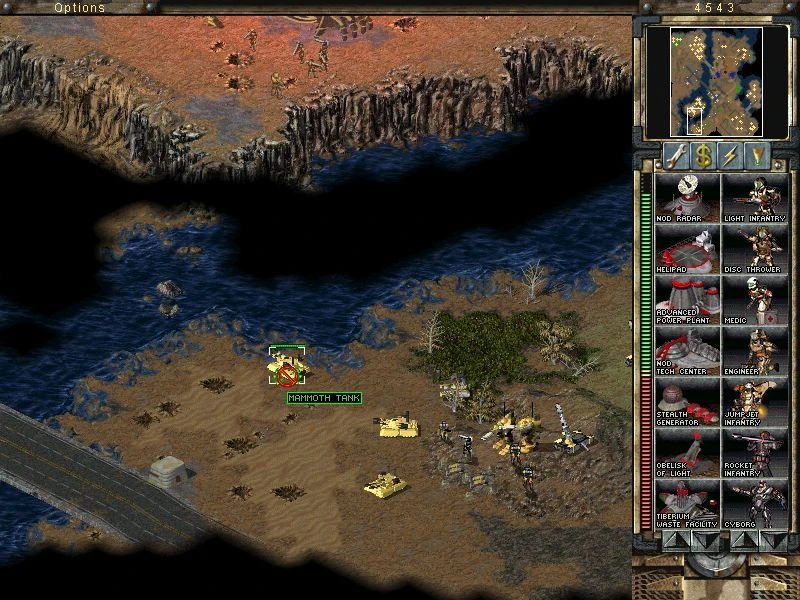Train Jumpjet Infantry
Image resolution: width=800 pixels, height=600 pixels.
(x=754, y=402)
